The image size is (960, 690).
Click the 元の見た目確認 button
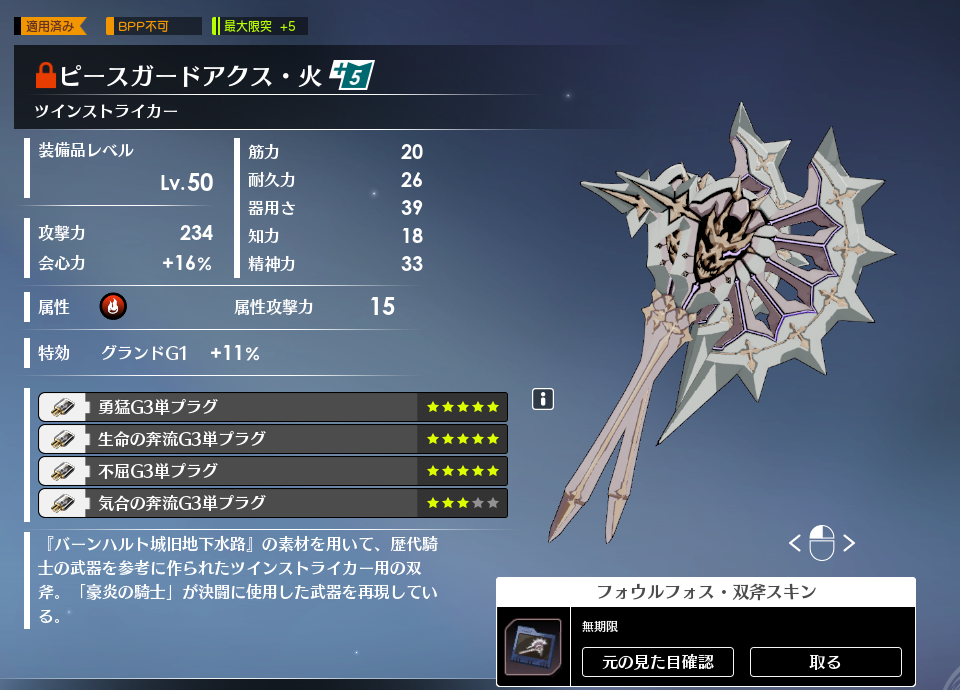click(657, 662)
